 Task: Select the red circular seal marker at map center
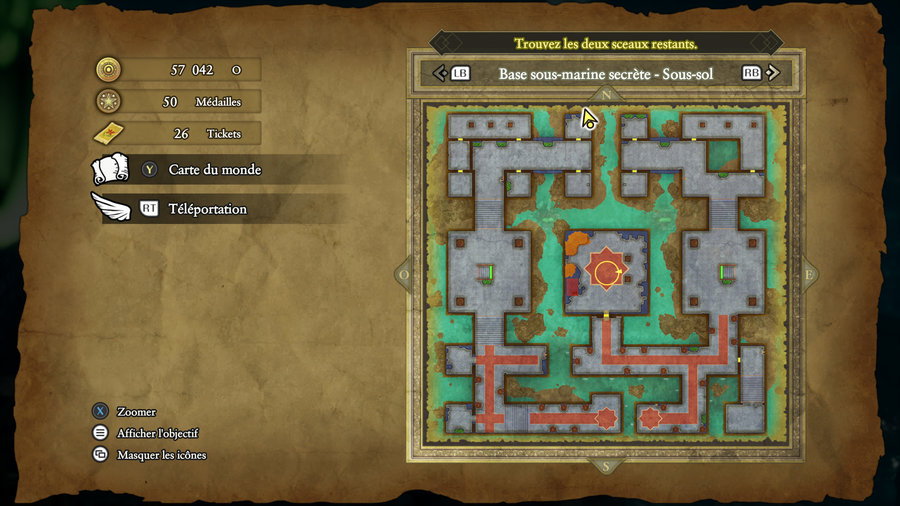coord(606,271)
